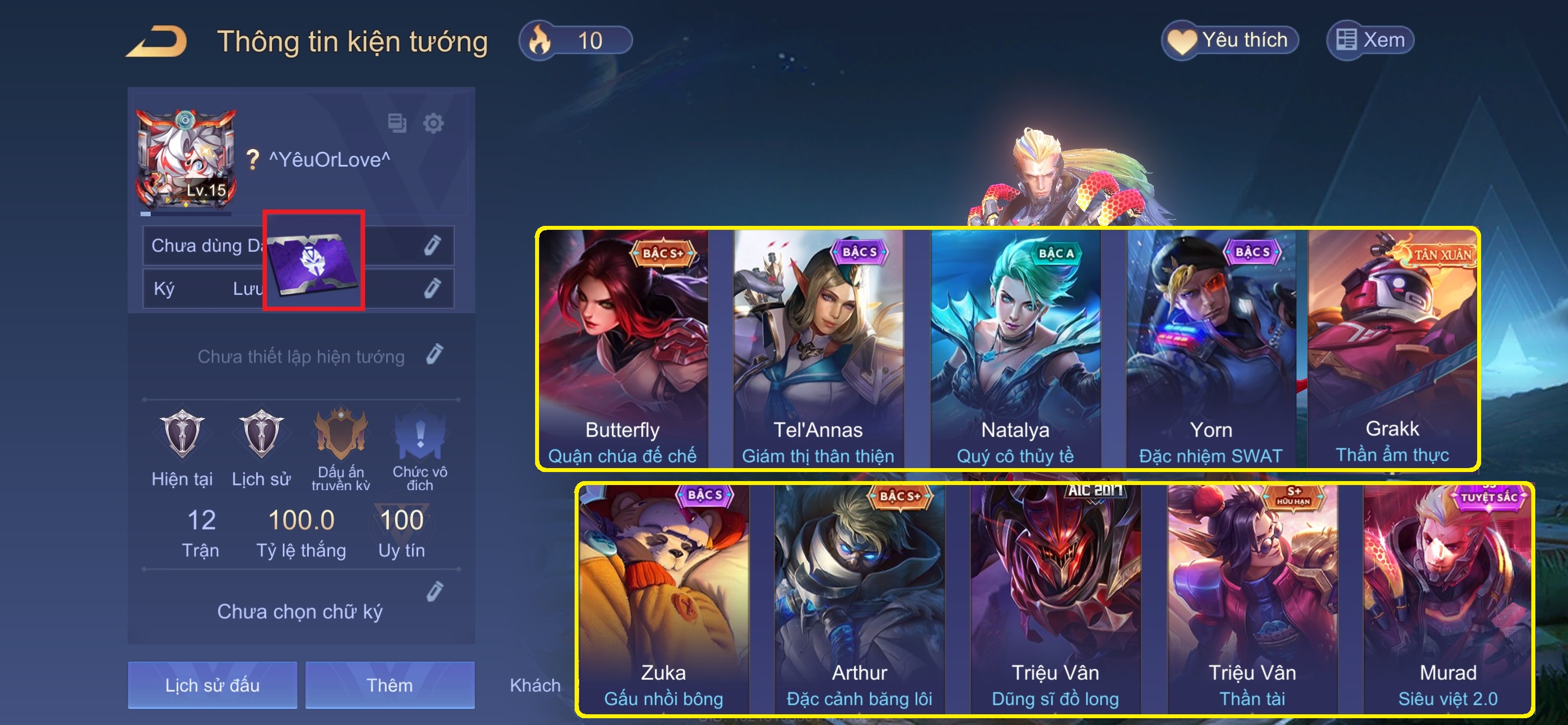Edit the Chưa thiết lập hiện tướng setting
This screenshot has width=1568, height=725.
pyautogui.click(x=435, y=354)
